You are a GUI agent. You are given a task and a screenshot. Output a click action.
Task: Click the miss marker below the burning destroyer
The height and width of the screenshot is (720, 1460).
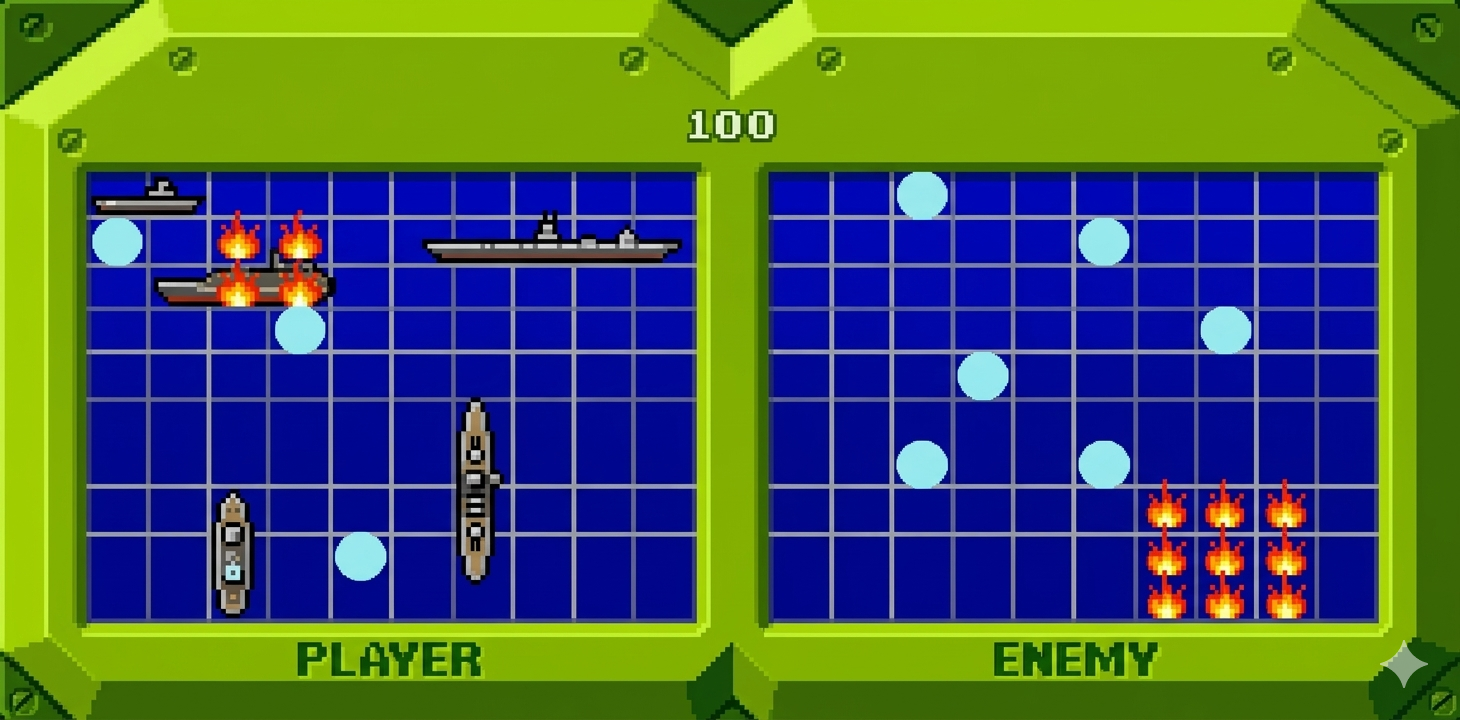299,330
